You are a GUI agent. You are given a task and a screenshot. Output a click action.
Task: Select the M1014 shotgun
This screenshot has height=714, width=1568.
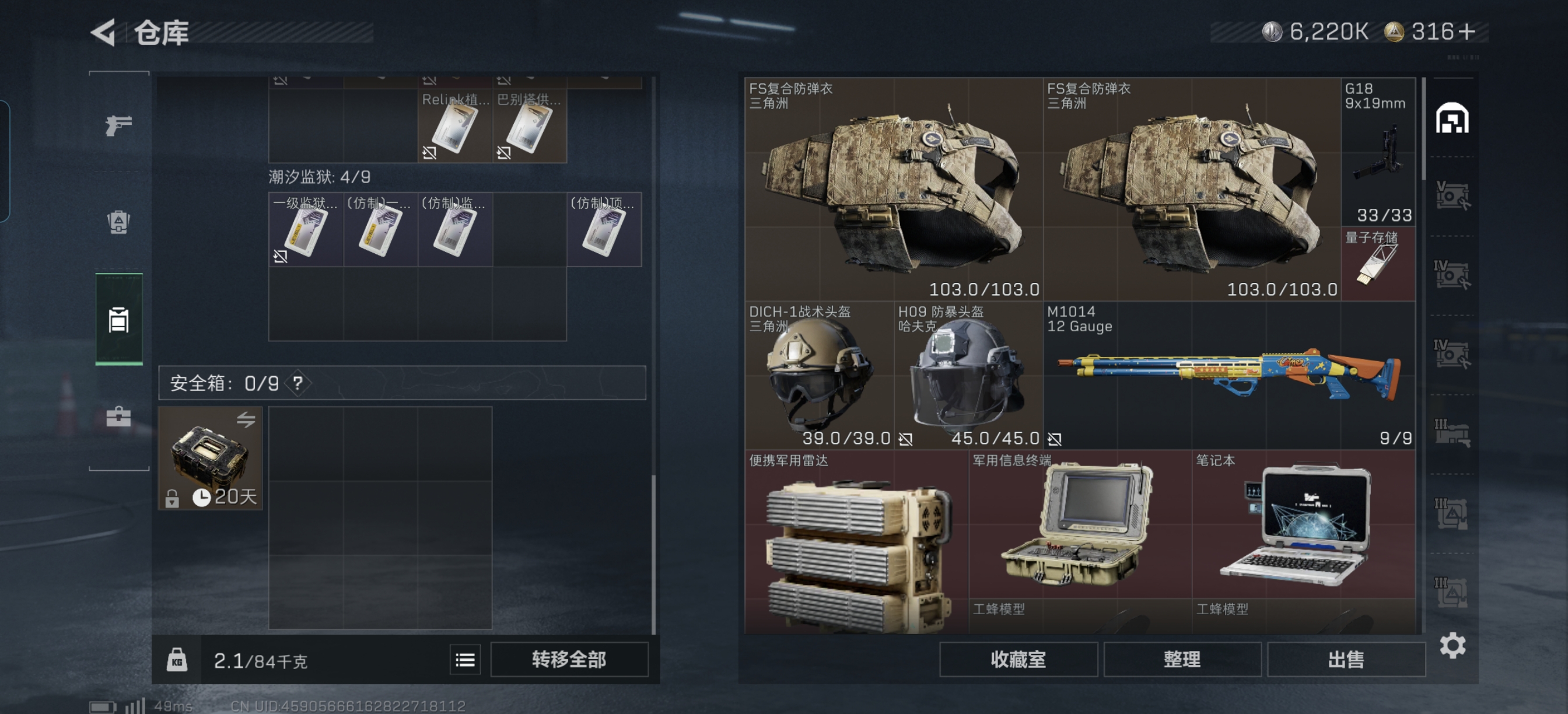tap(1228, 375)
